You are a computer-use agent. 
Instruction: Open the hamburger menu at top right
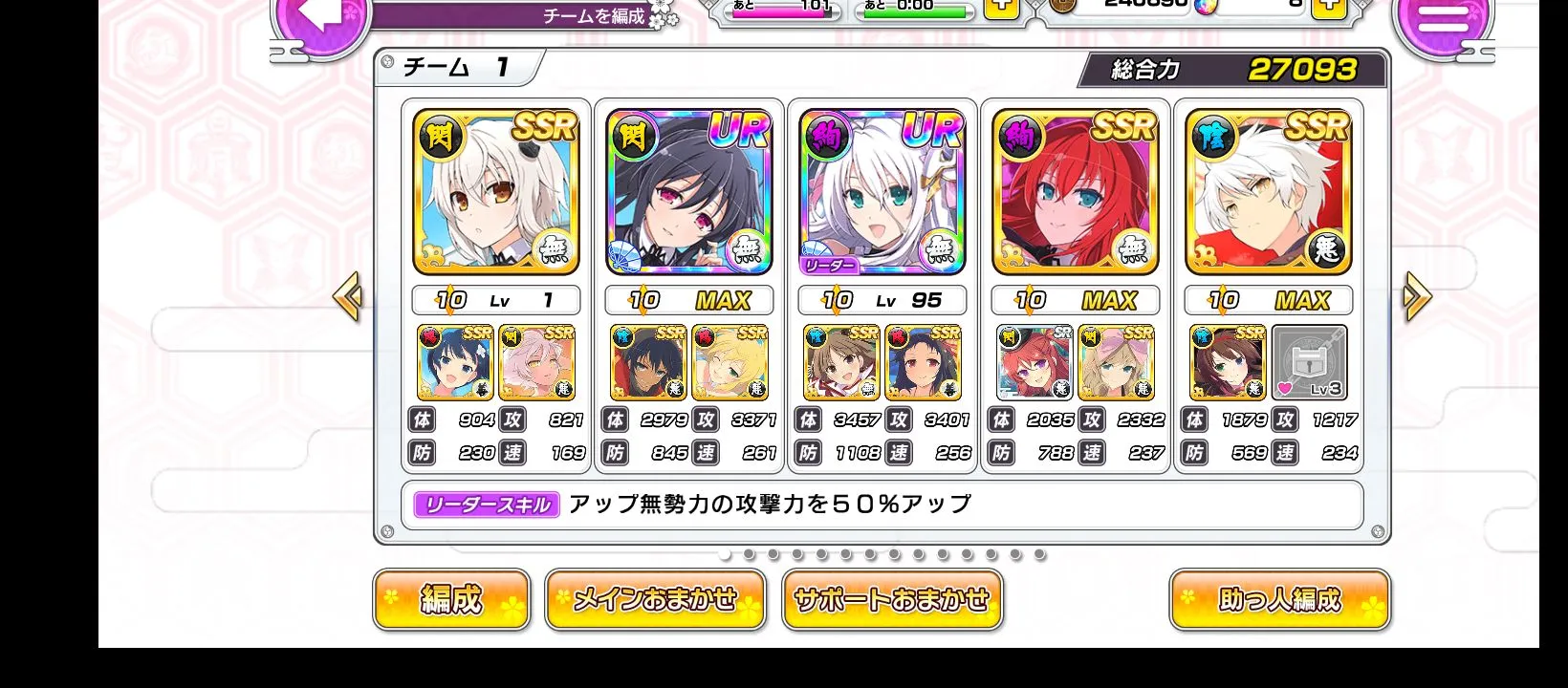[1441, 21]
